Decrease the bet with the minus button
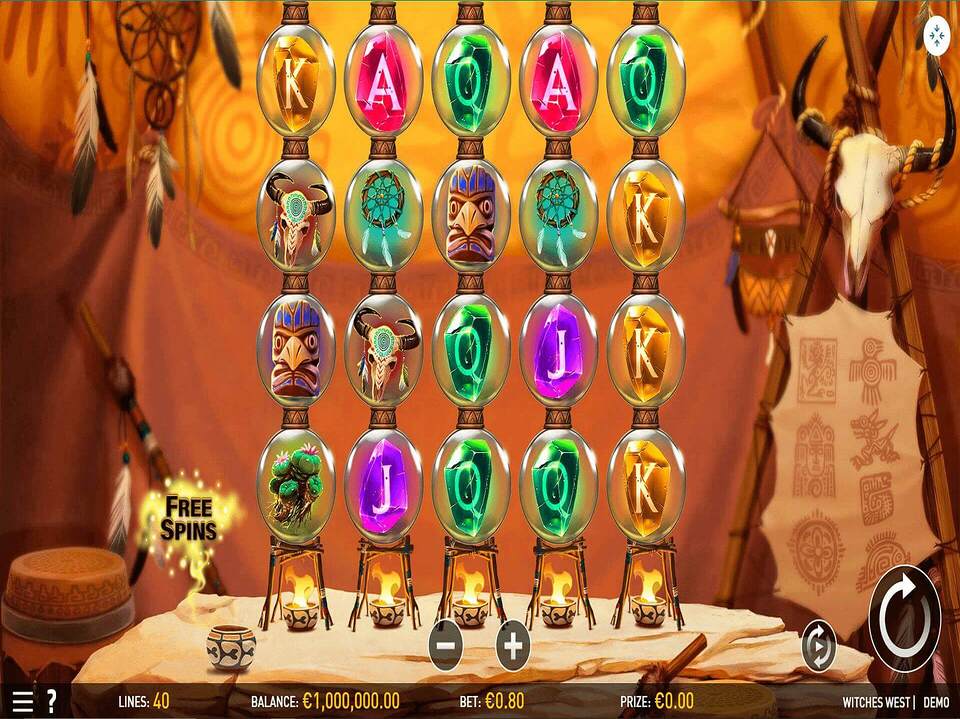The height and width of the screenshot is (719, 960). [446, 646]
